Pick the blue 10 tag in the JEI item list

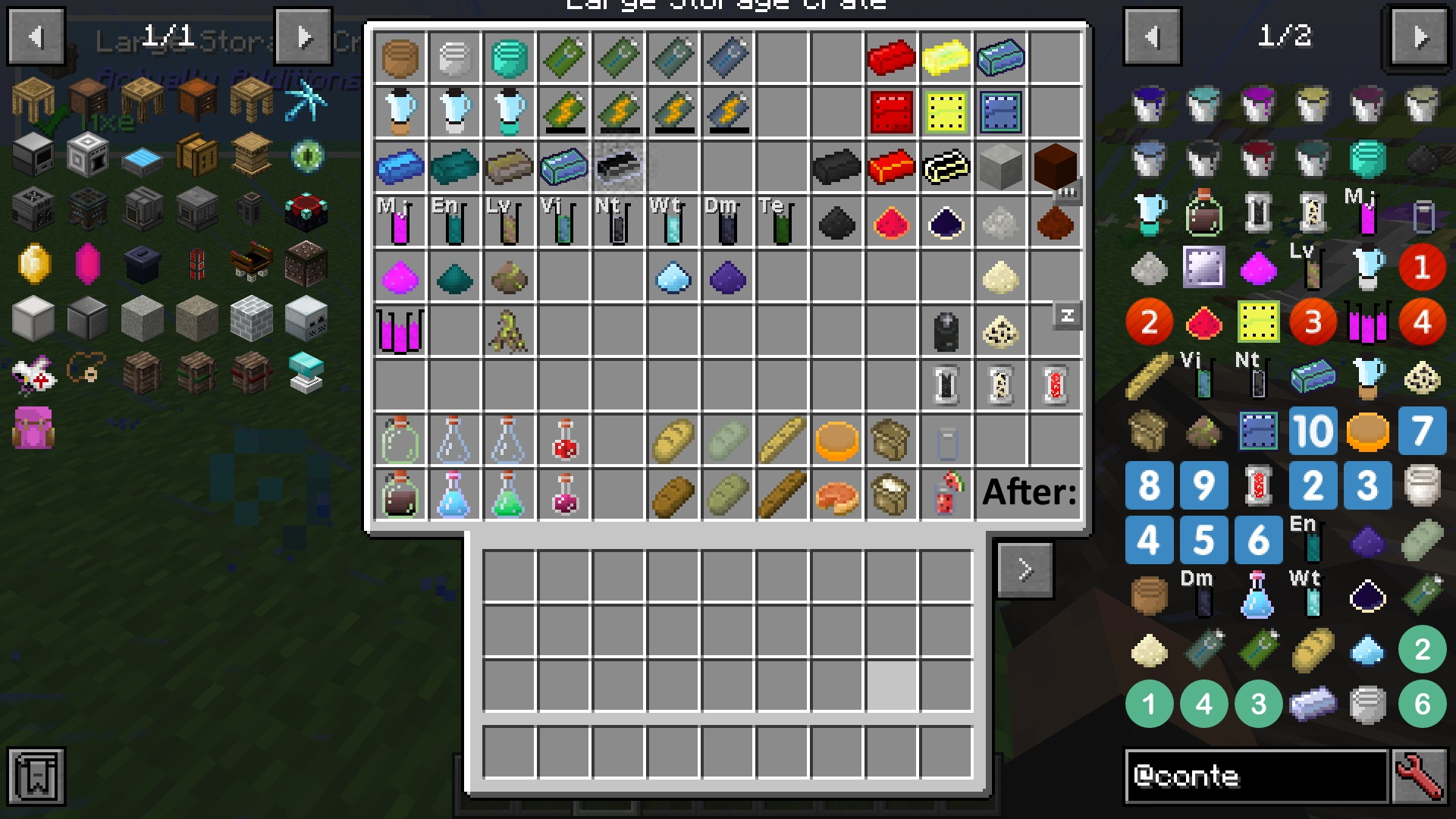(x=1313, y=431)
